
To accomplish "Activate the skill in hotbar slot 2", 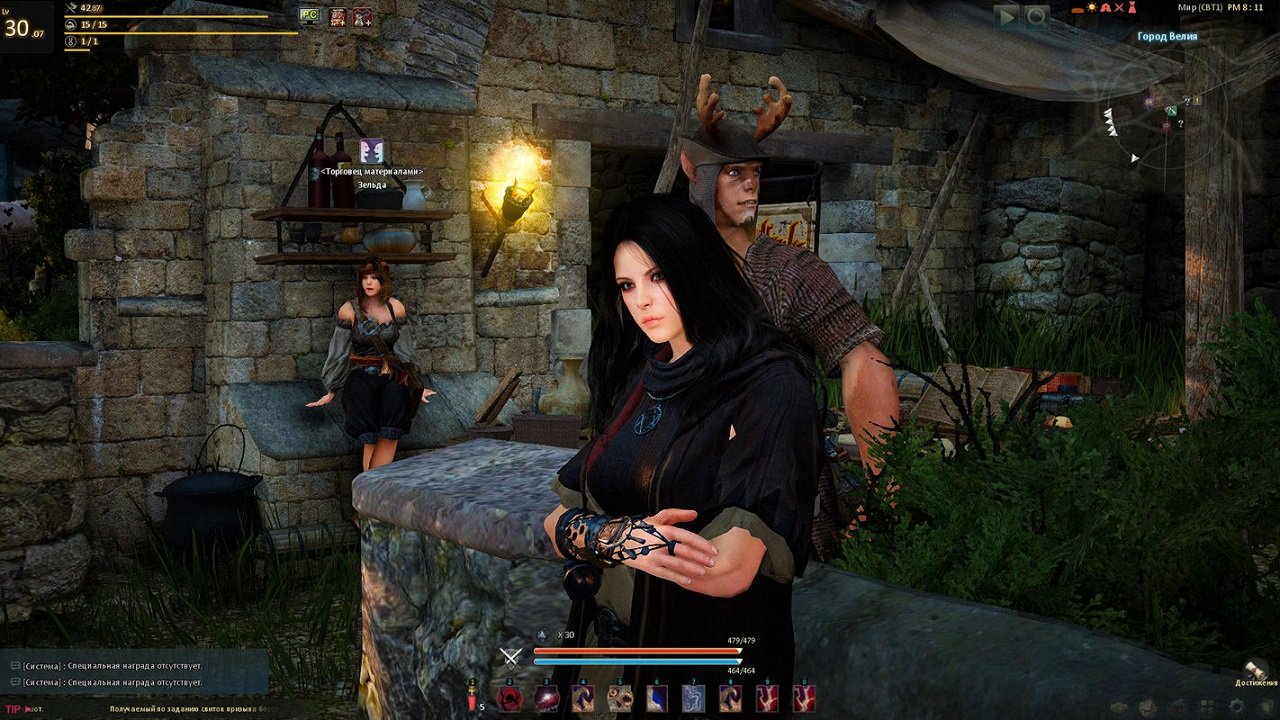I will click(x=509, y=697).
